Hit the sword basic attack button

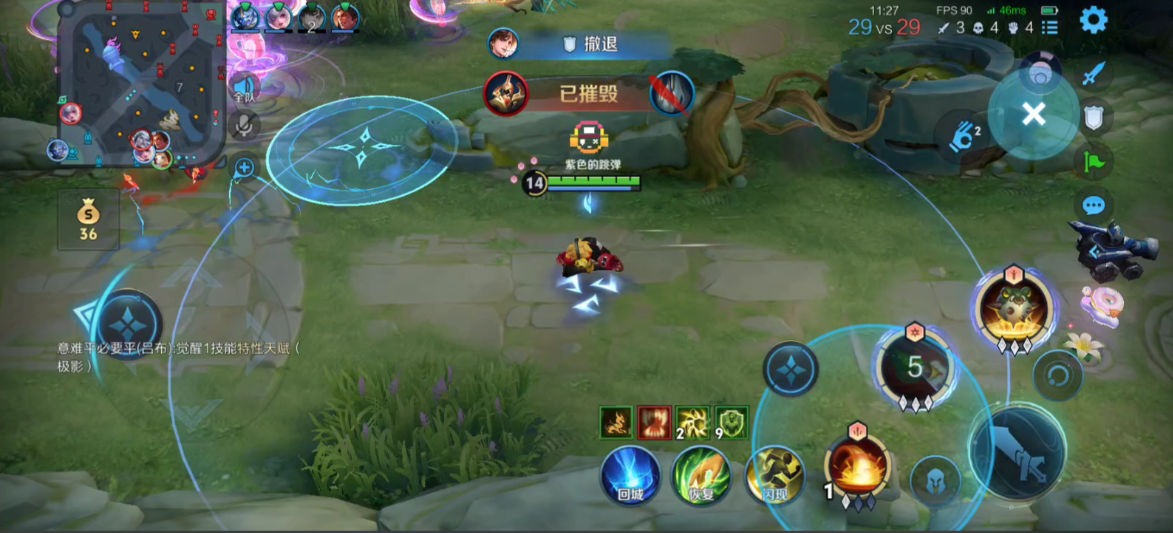click(x=1017, y=453)
